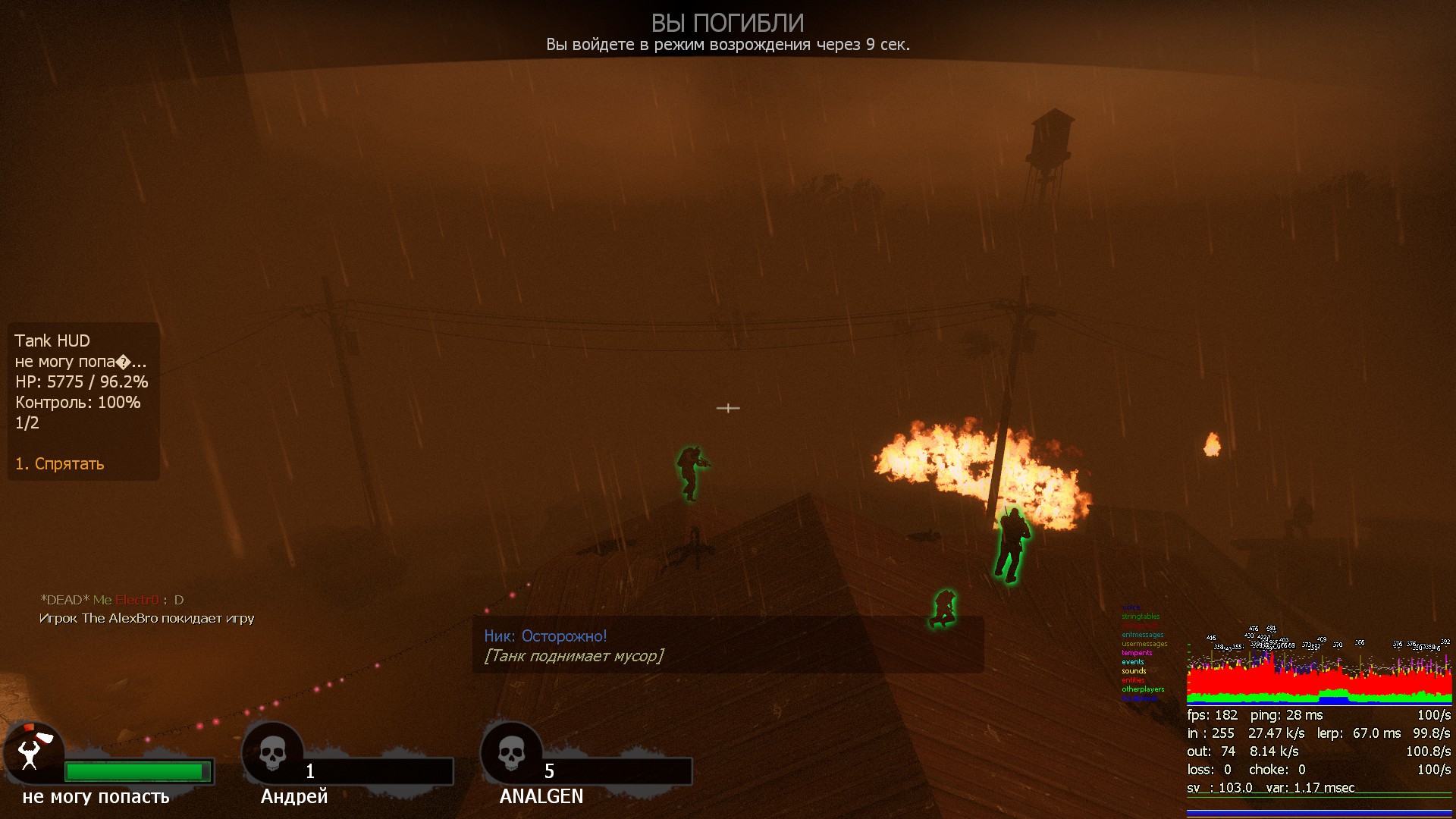Select the skull portrait above ANALGEN
The height and width of the screenshot is (819, 1456).
coord(511,753)
